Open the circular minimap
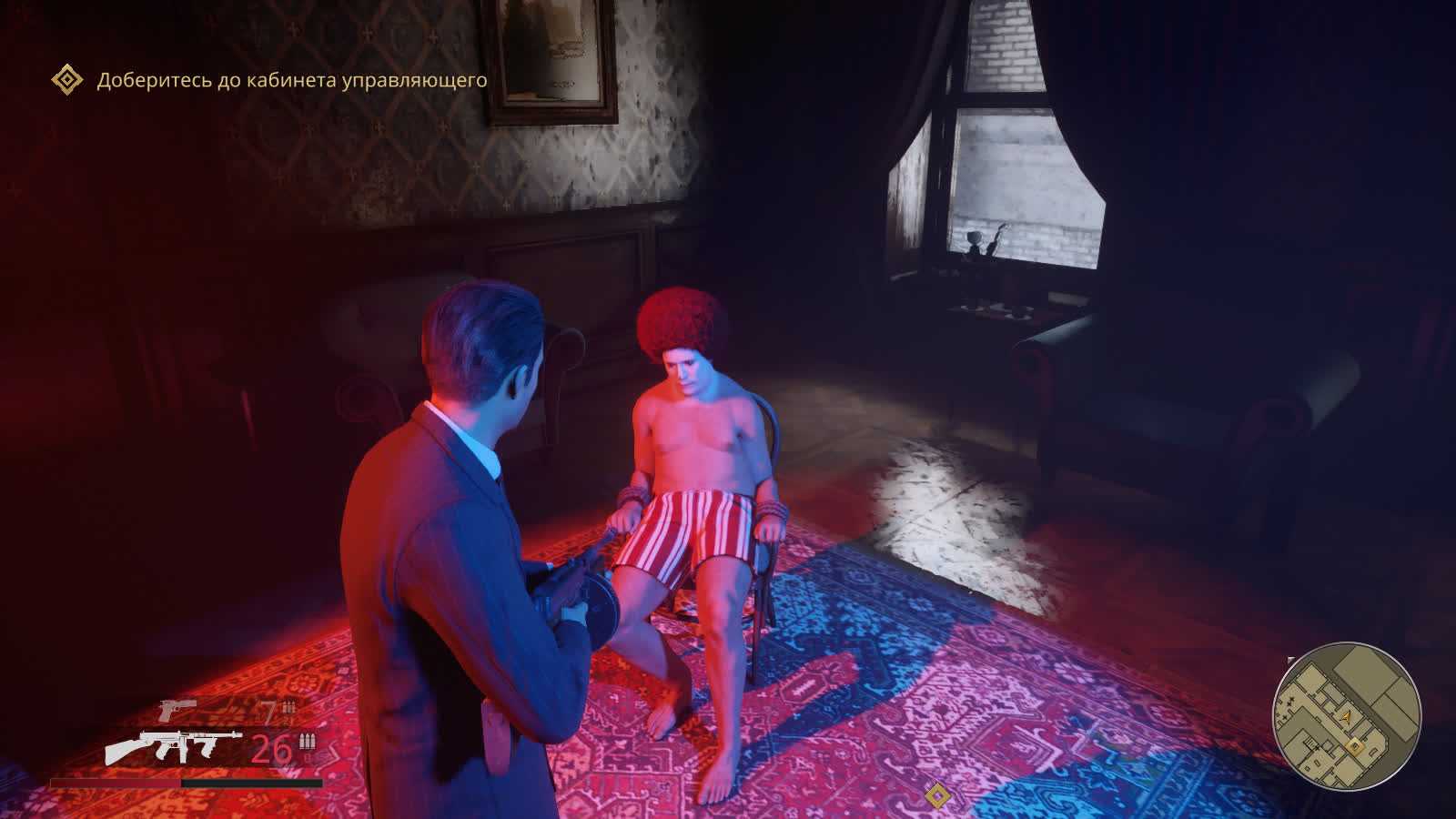Screen dimensions: 1456x819 pyautogui.click(x=1347, y=715)
